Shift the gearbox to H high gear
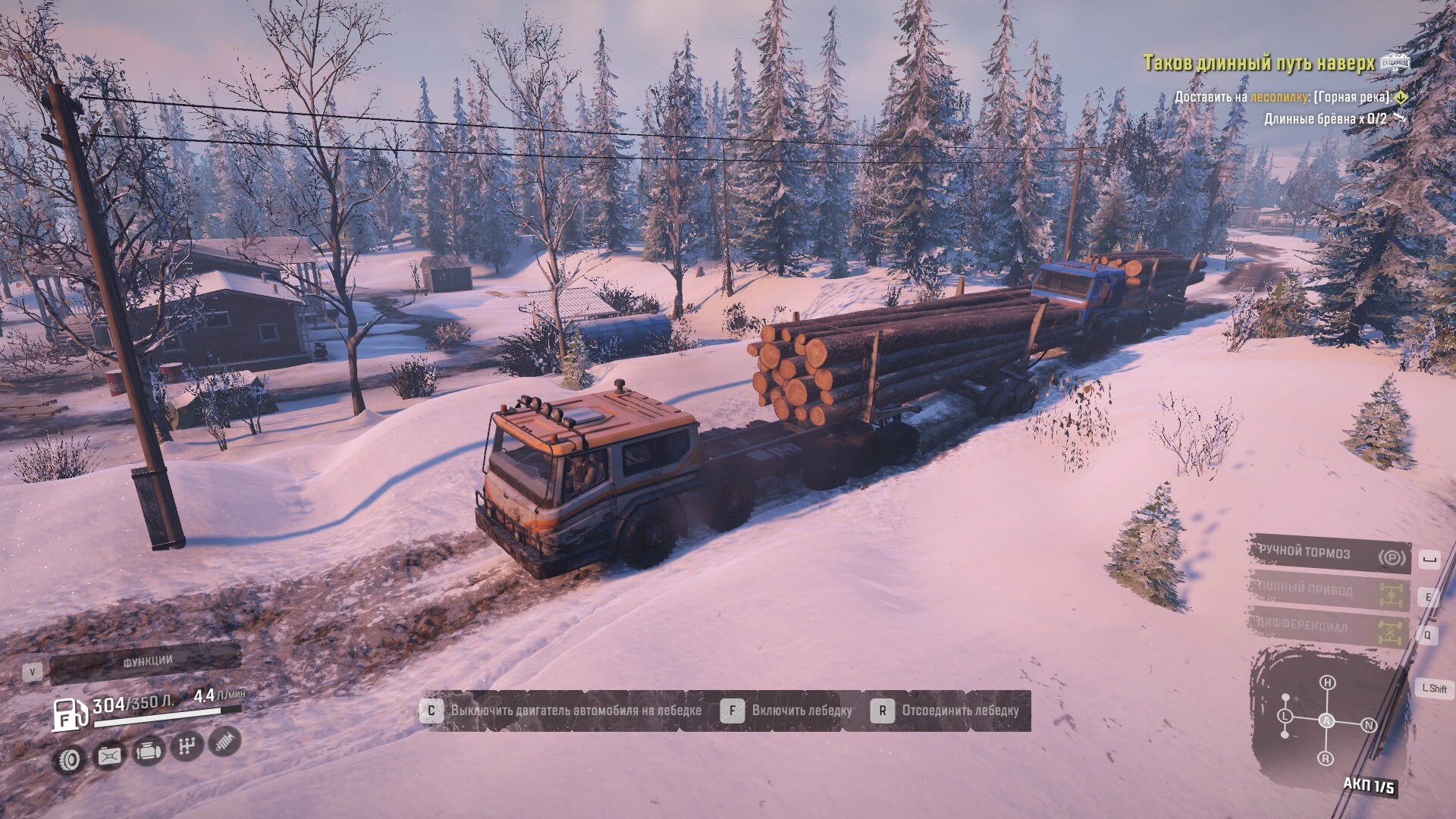 pos(1327,682)
